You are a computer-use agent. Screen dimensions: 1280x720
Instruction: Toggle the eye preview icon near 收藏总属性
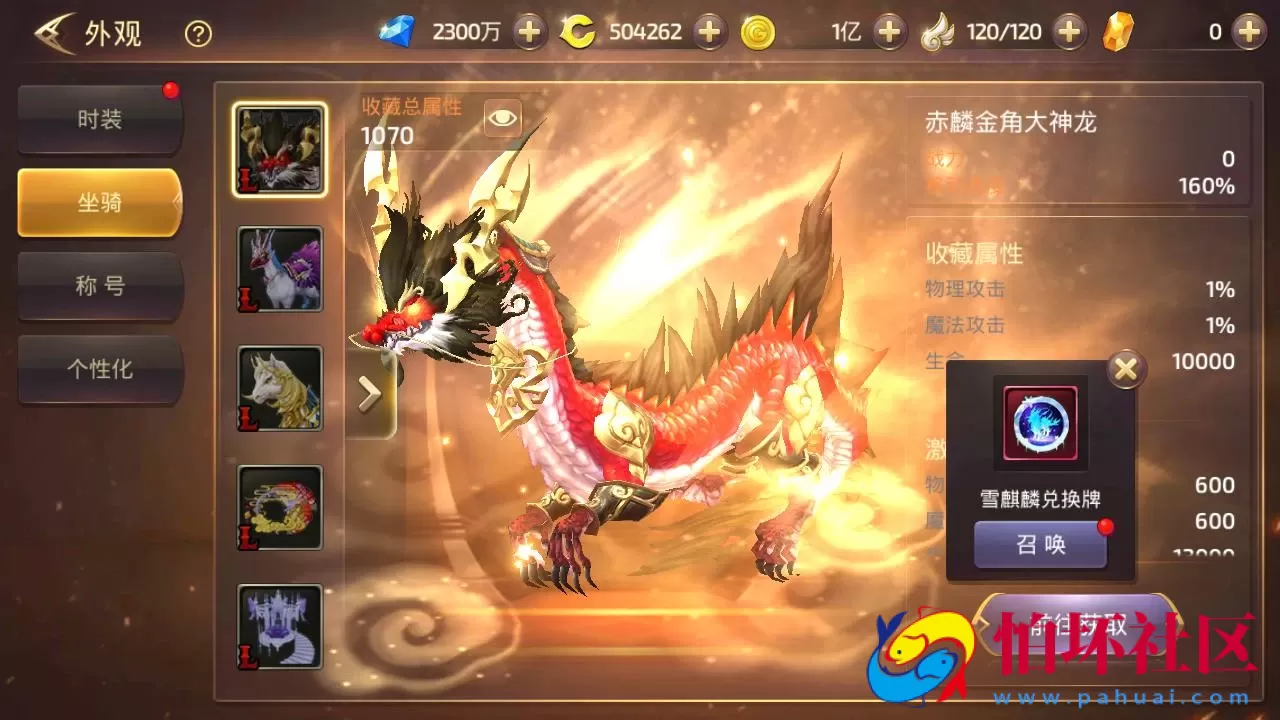[501, 117]
